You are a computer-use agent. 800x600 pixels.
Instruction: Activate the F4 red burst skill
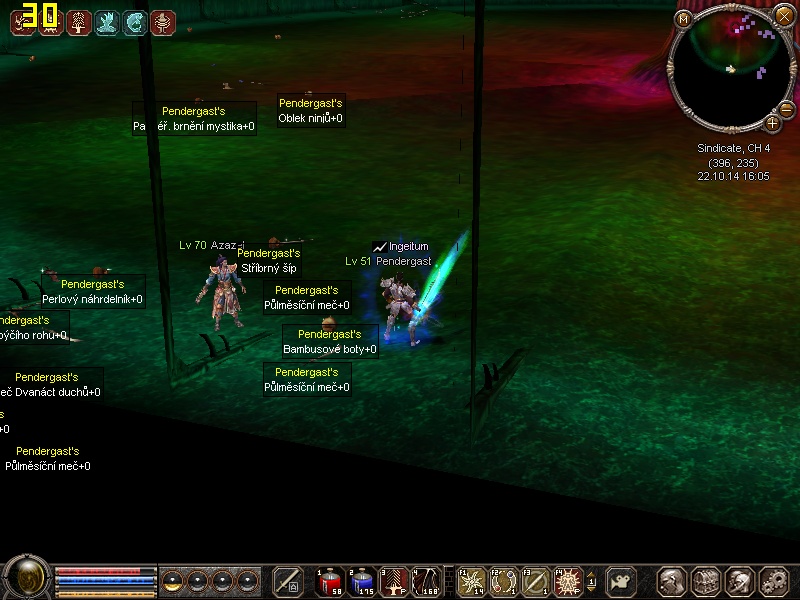click(x=568, y=581)
